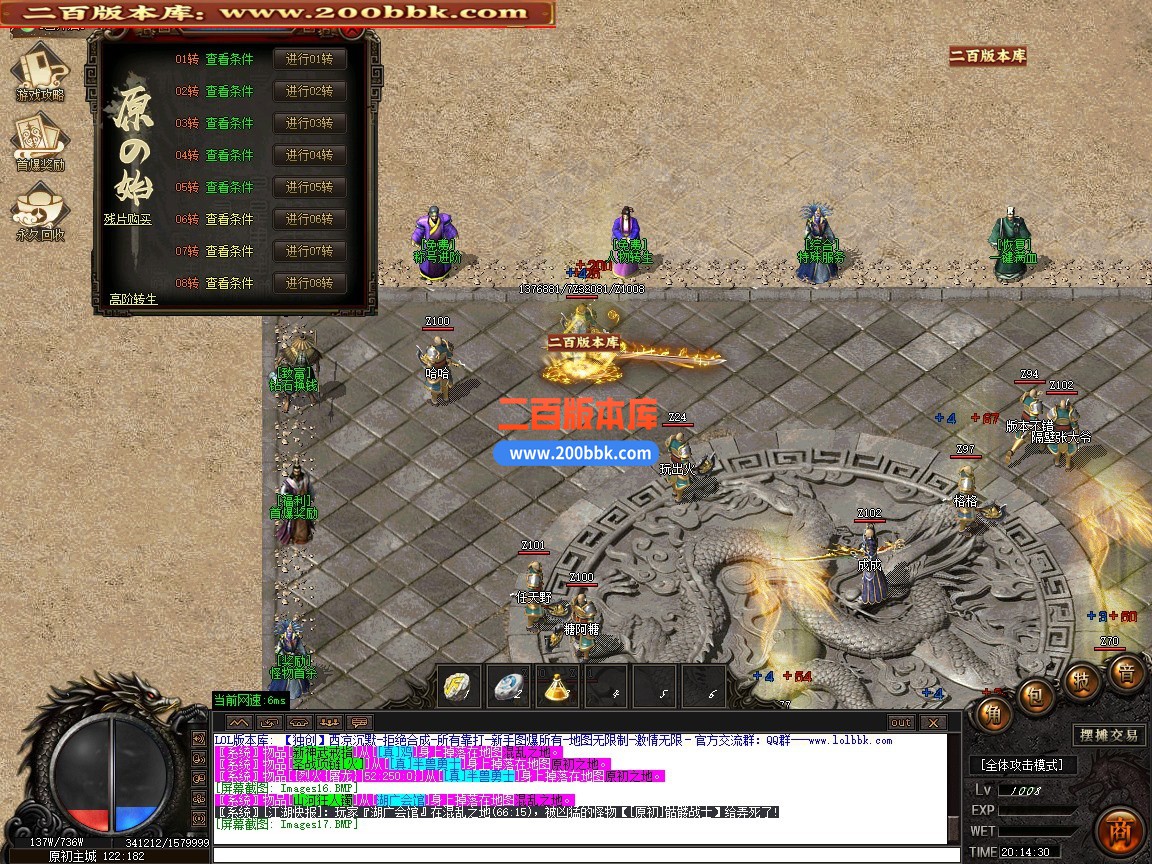View 查看条件 for 03转
This screenshot has height=864, width=1152.
point(230,123)
